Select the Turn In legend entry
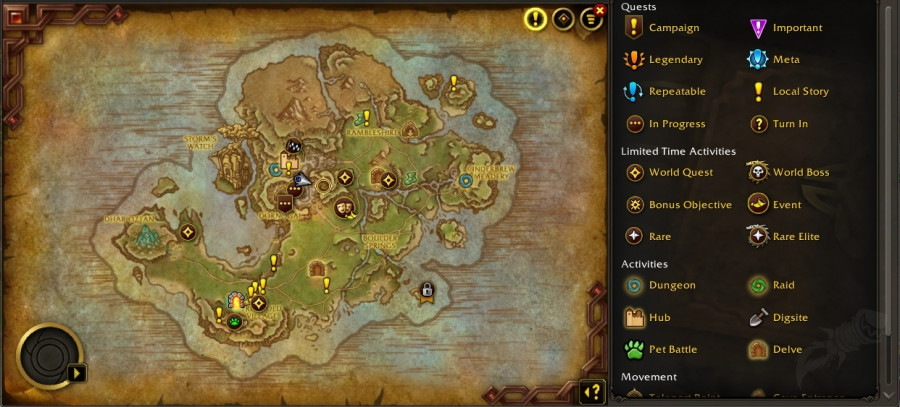The width and height of the screenshot is (900, 407). [x=789, y=124]
